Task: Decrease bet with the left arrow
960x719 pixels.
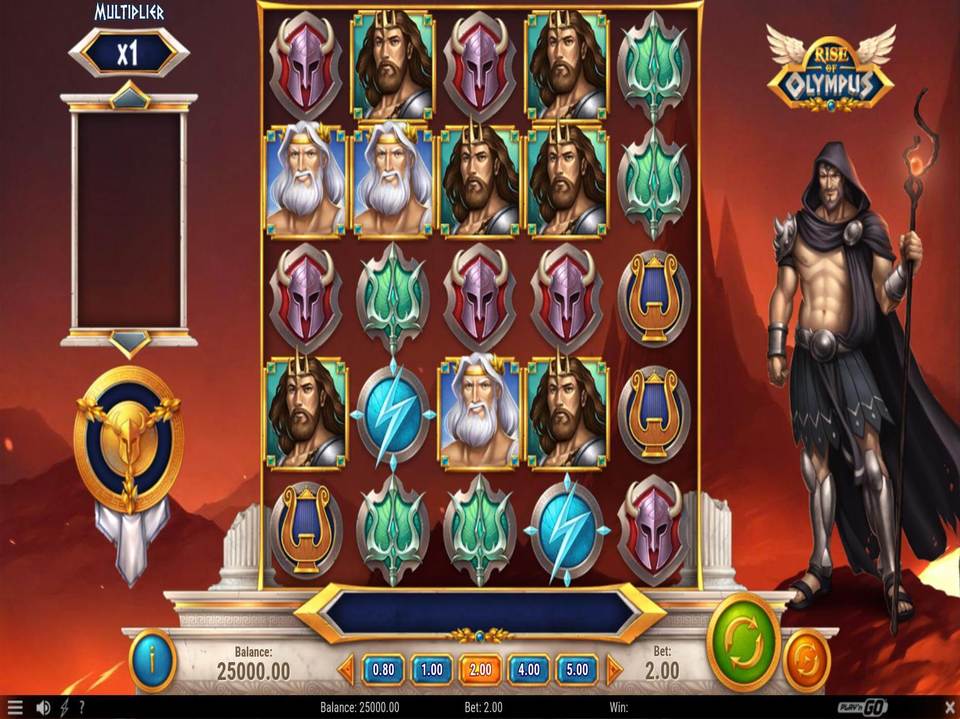Action: (347, 669)
